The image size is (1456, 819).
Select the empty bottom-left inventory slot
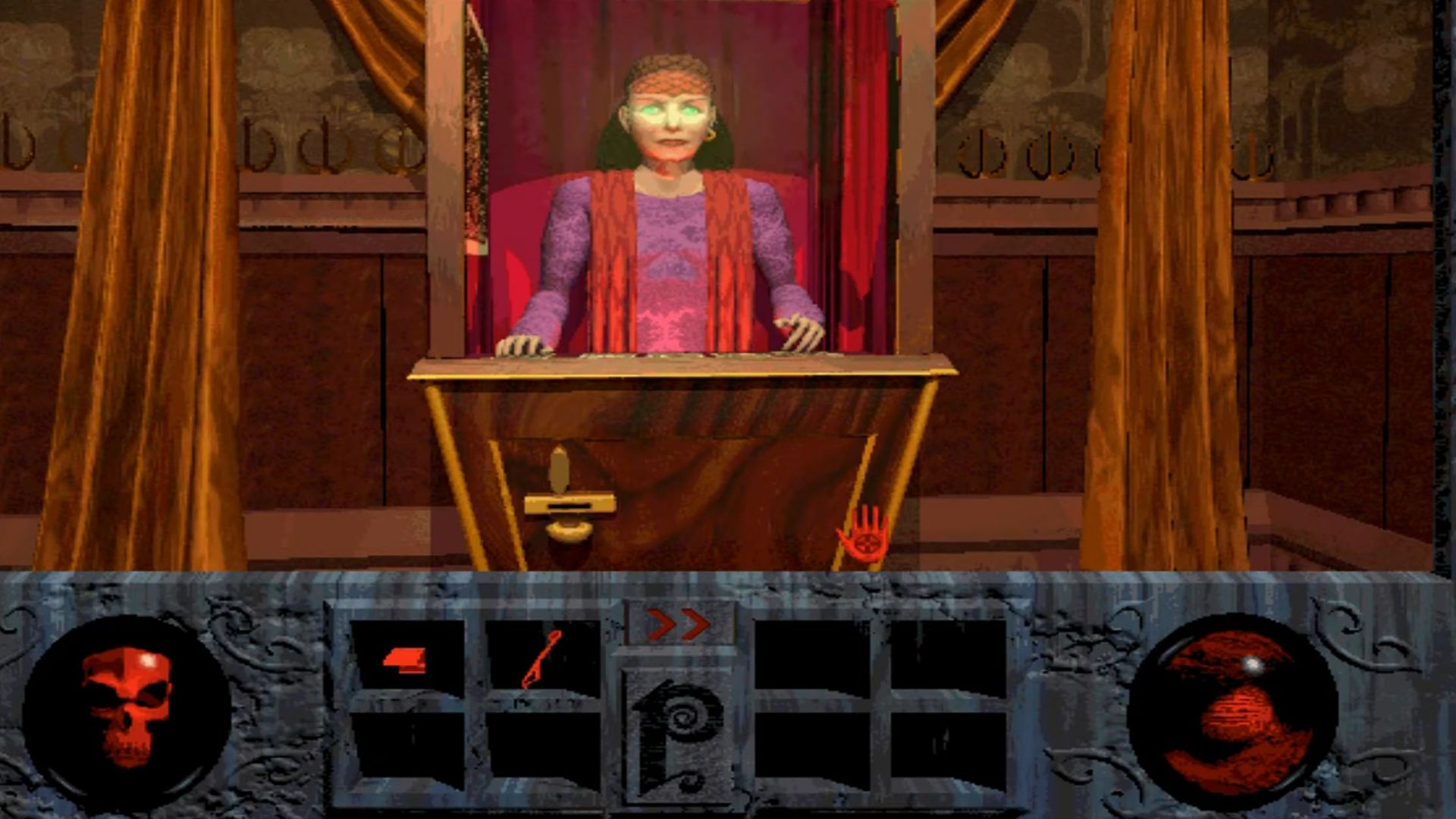(x=406, y=747)
